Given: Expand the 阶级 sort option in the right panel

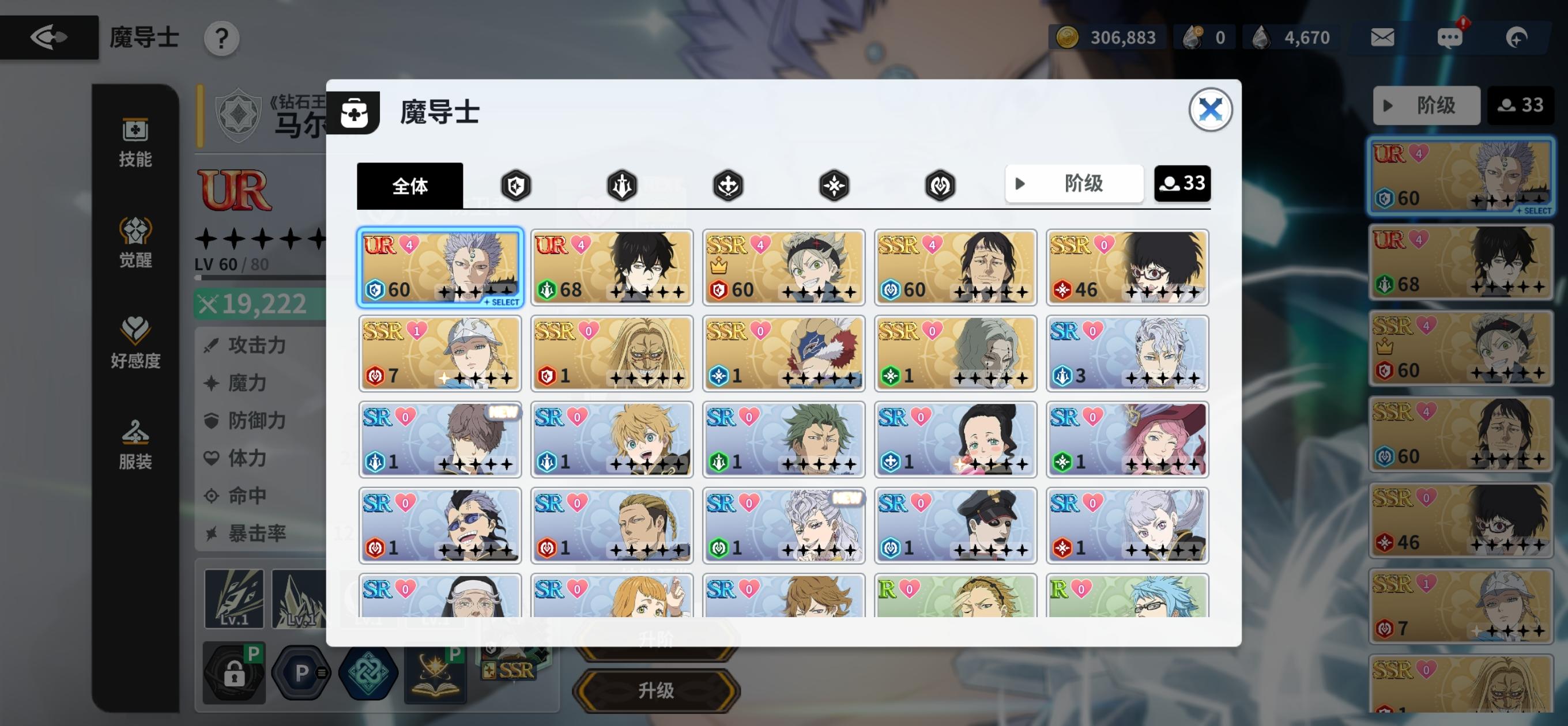Looking at the screenshot, I should [x=1427, y=105].
